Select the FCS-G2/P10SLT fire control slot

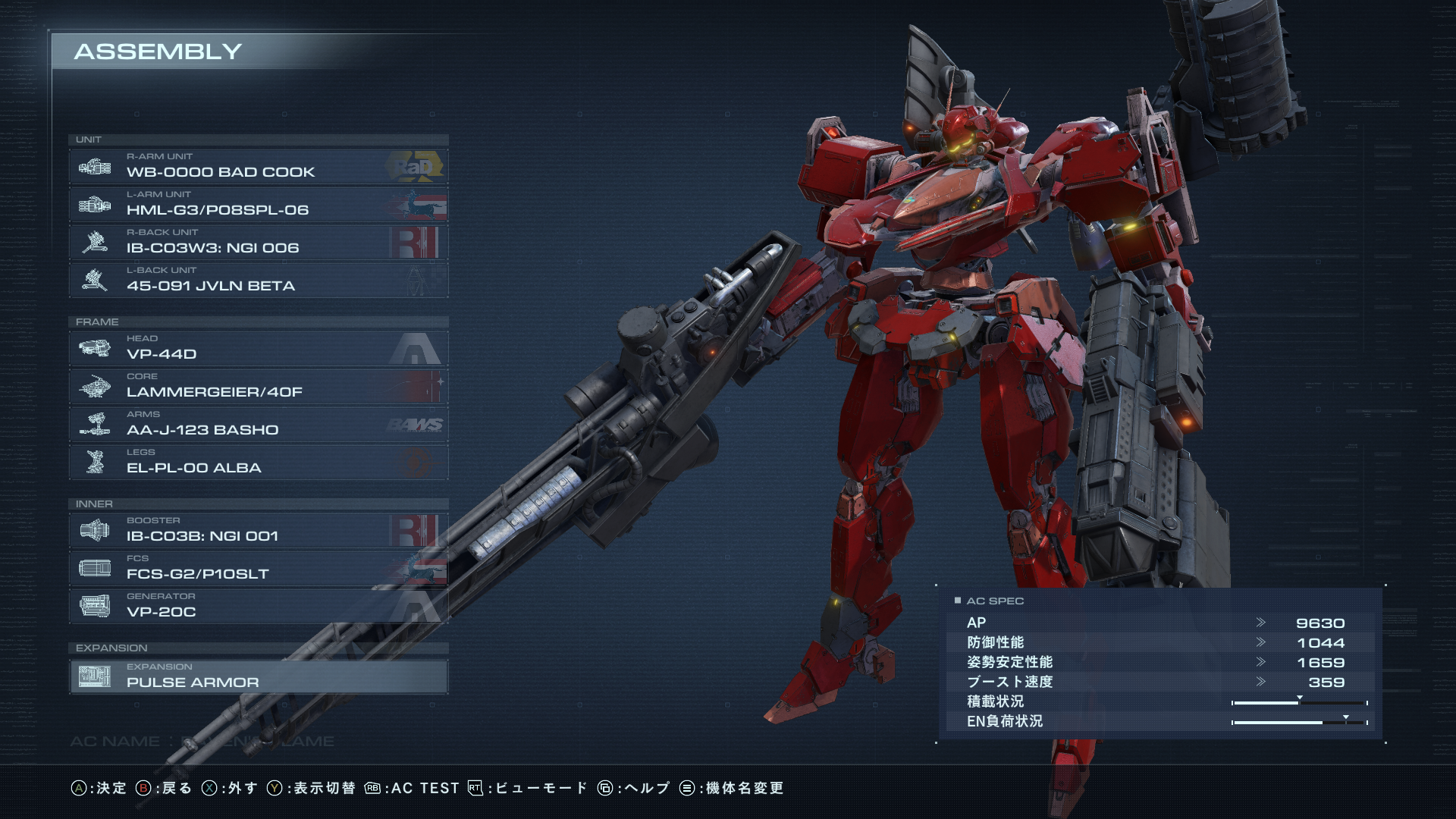click(x=258, y=568)
